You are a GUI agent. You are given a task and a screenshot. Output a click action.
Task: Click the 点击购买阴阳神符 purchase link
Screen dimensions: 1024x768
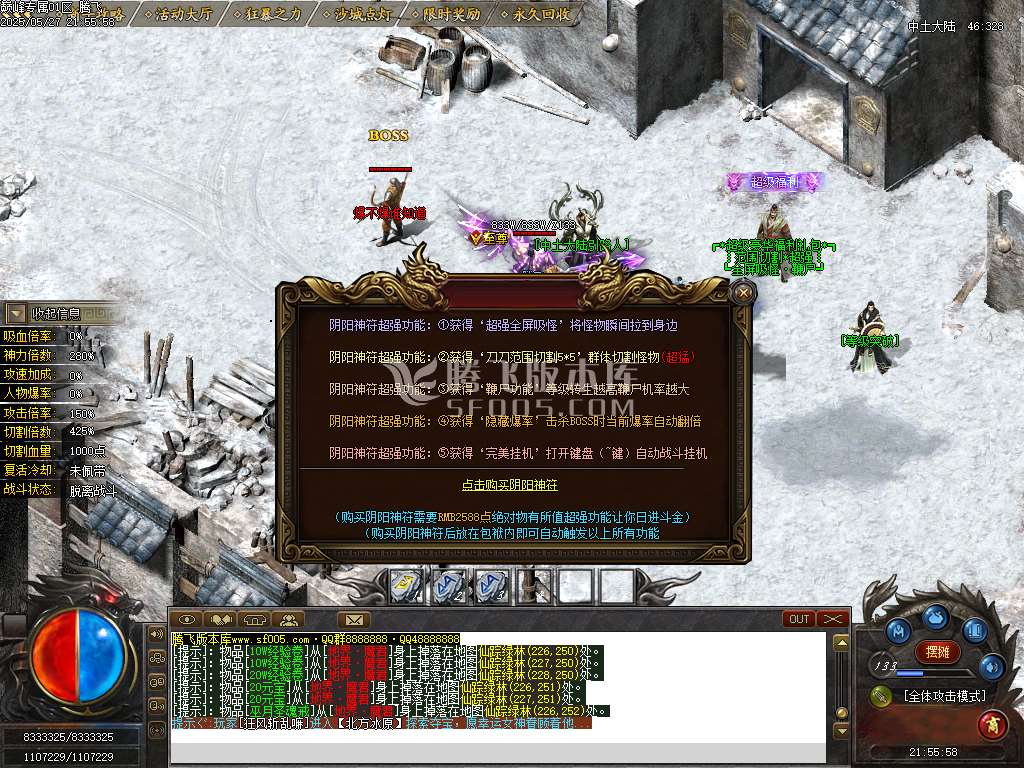(x=509, y=485)
